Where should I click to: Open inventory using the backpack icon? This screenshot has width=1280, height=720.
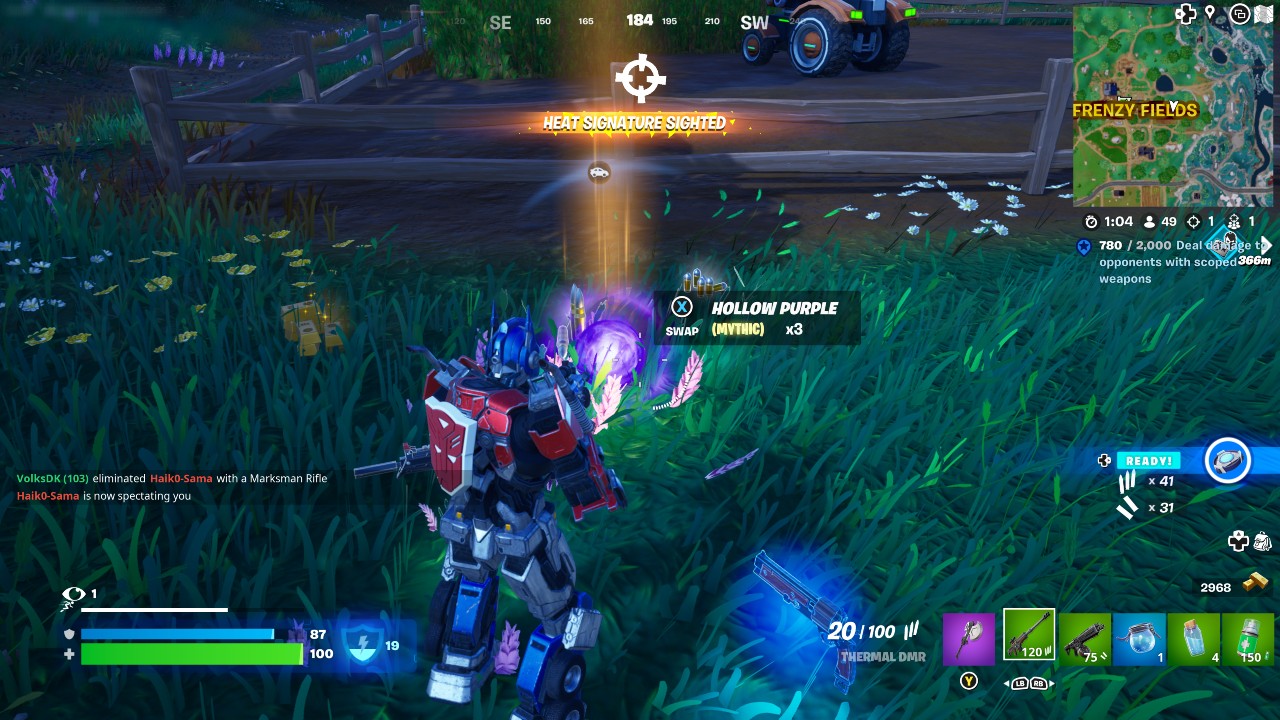pos(1262,540)
